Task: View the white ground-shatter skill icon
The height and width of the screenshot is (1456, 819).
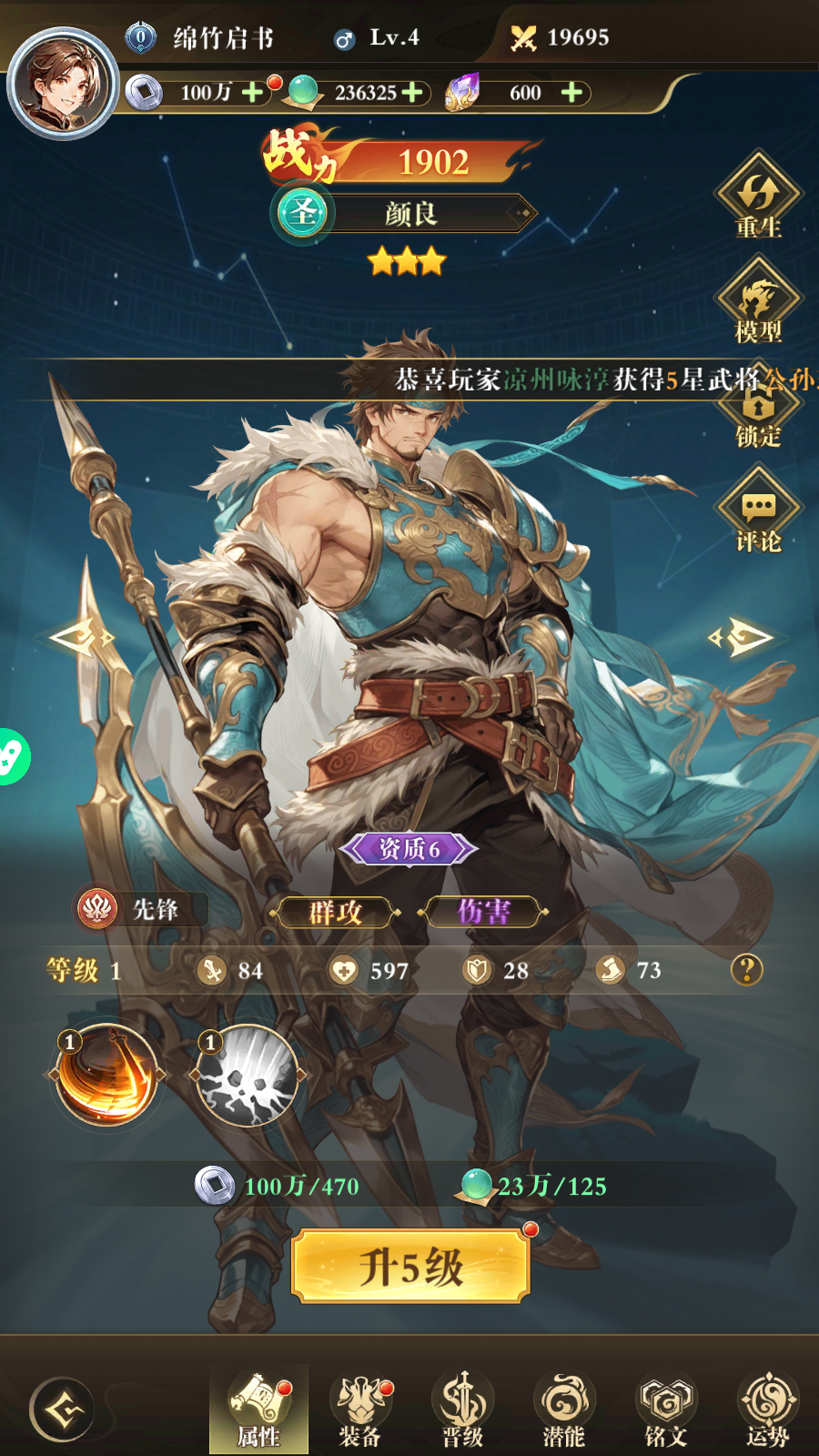Action: tap(248, 1076)
